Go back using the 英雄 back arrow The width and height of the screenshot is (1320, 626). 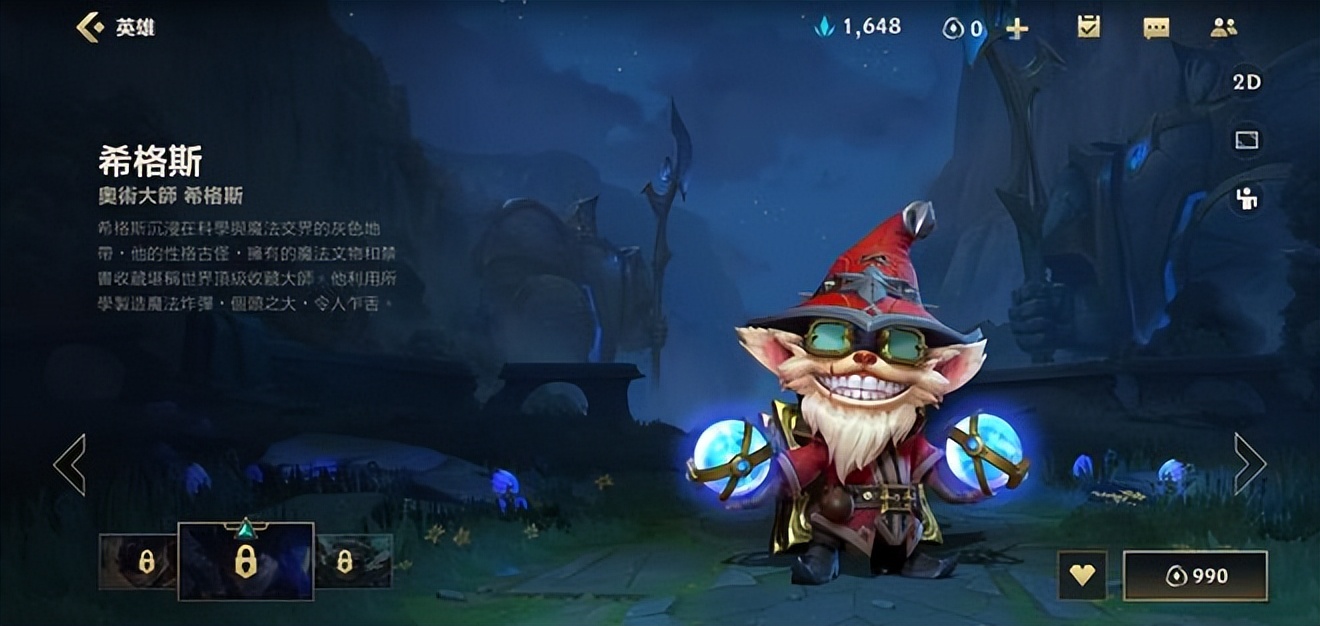[x=90, y=27]
